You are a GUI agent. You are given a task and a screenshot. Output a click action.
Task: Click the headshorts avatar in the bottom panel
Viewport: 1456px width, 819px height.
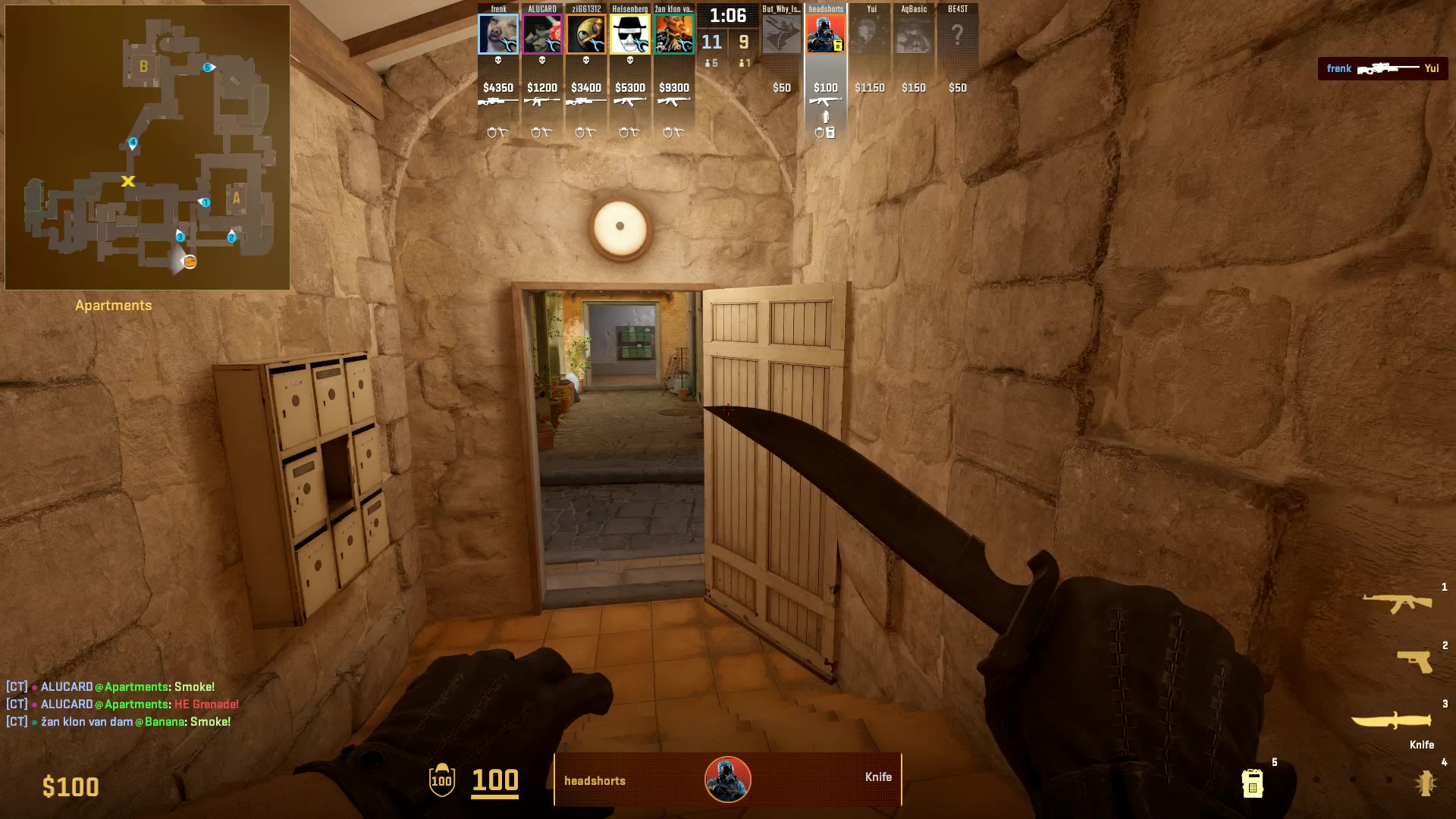point(728,779)
